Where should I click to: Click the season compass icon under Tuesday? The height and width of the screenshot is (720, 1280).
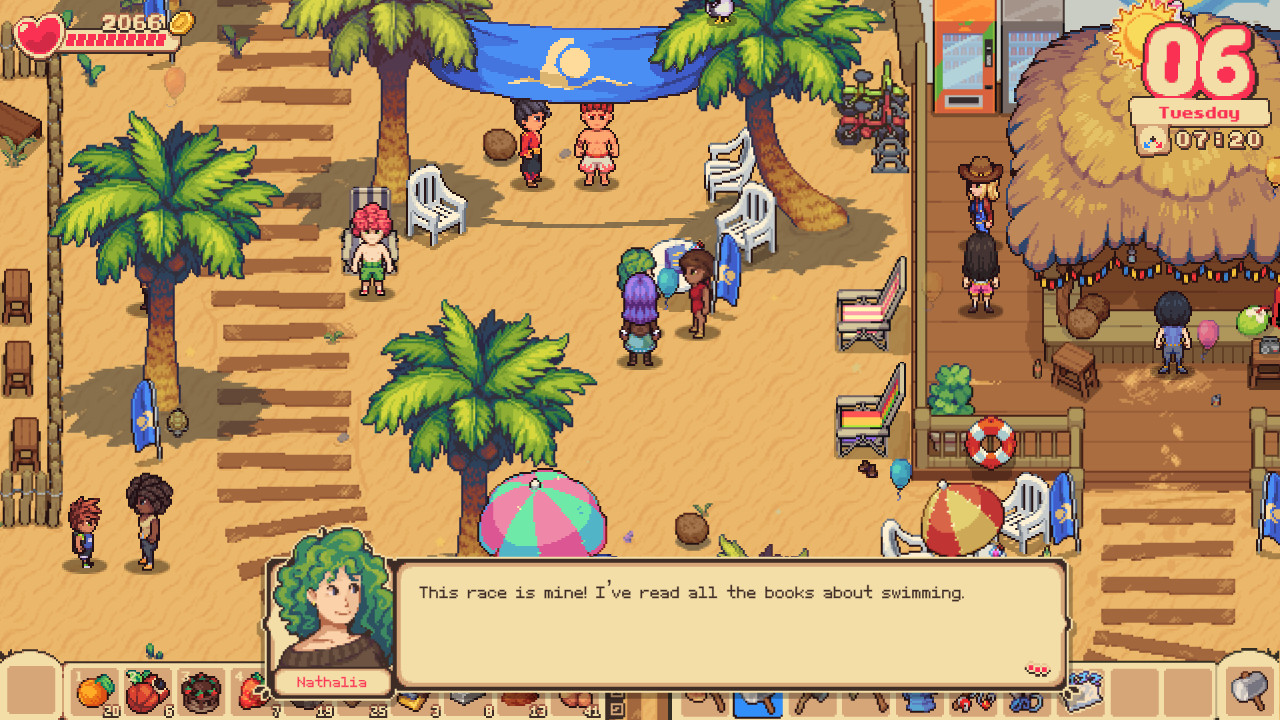click(1152, 140)
